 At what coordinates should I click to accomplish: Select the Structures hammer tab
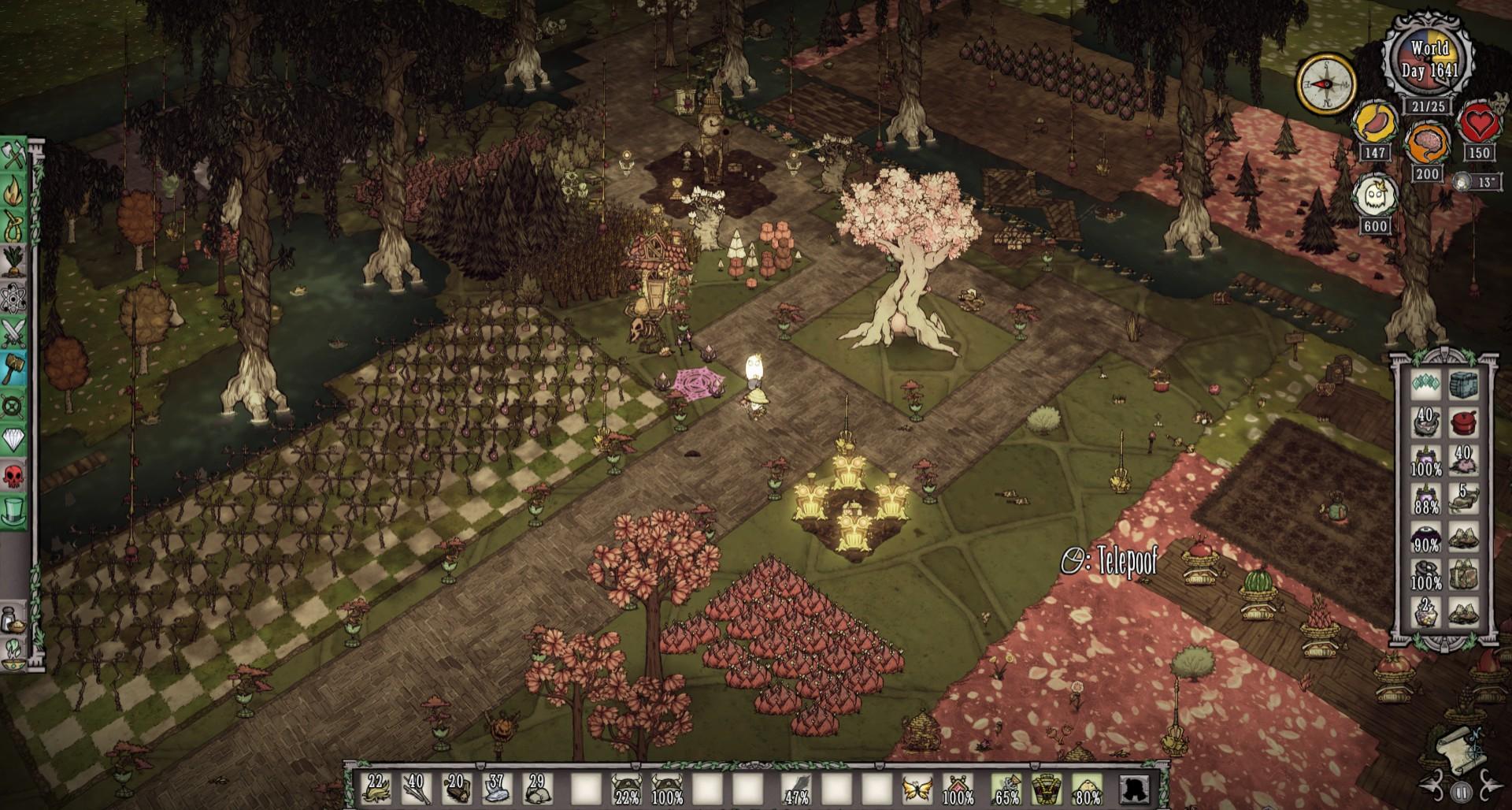coord(14,368)
